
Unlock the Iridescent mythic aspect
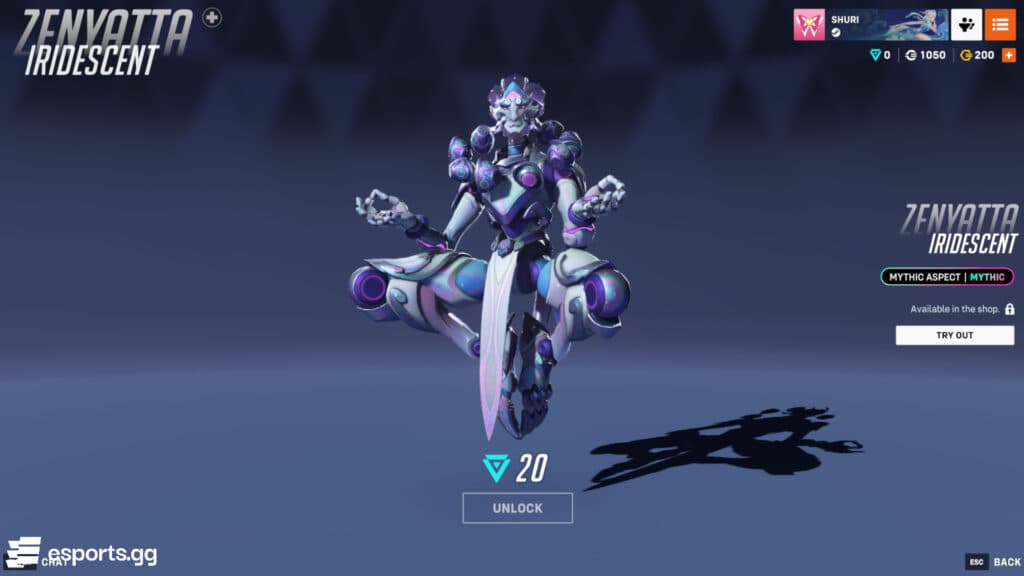point(517,508)
